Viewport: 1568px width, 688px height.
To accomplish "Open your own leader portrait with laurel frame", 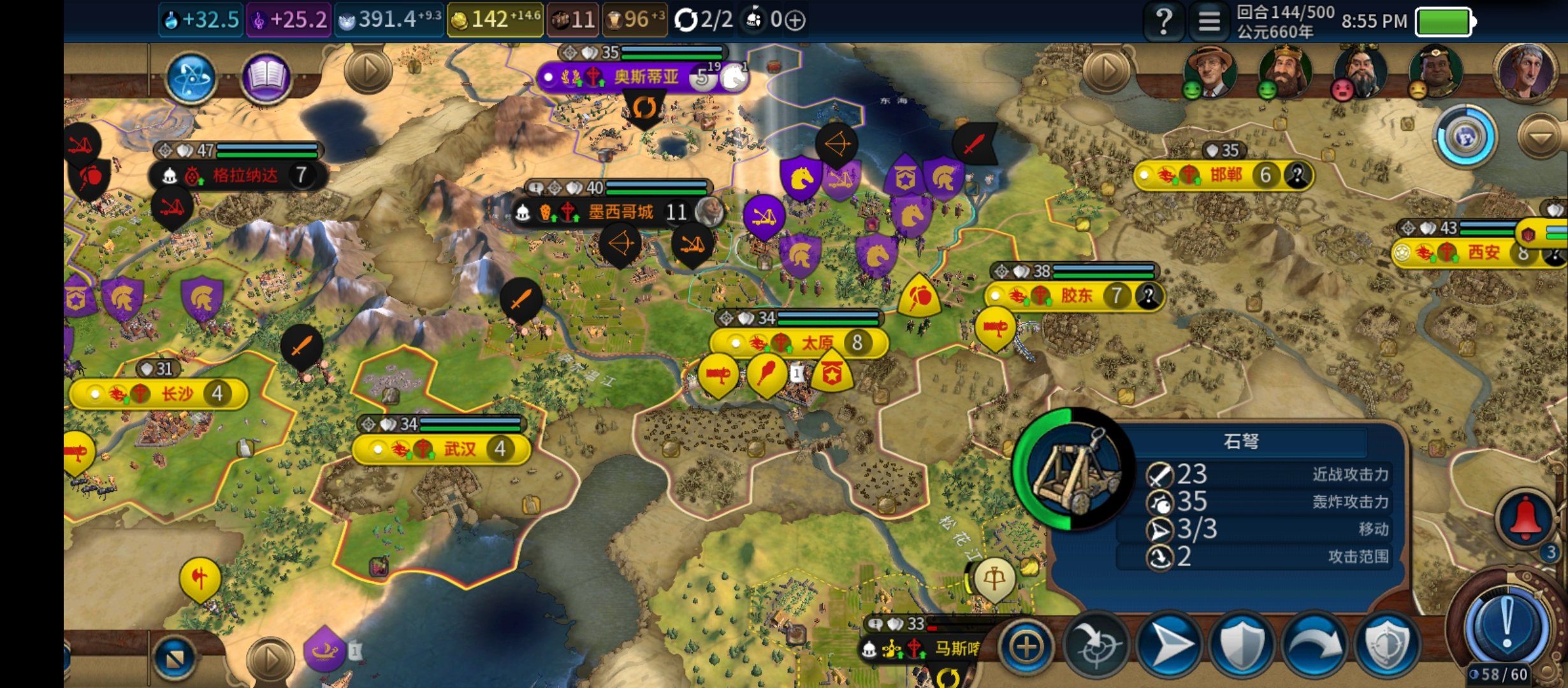I will [1526, 70].
